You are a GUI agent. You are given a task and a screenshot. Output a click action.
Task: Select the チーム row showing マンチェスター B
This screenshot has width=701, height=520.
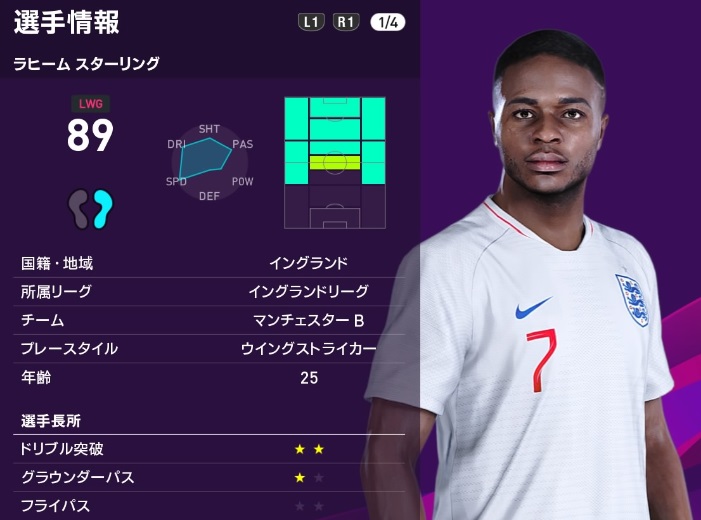pos(208,320)
